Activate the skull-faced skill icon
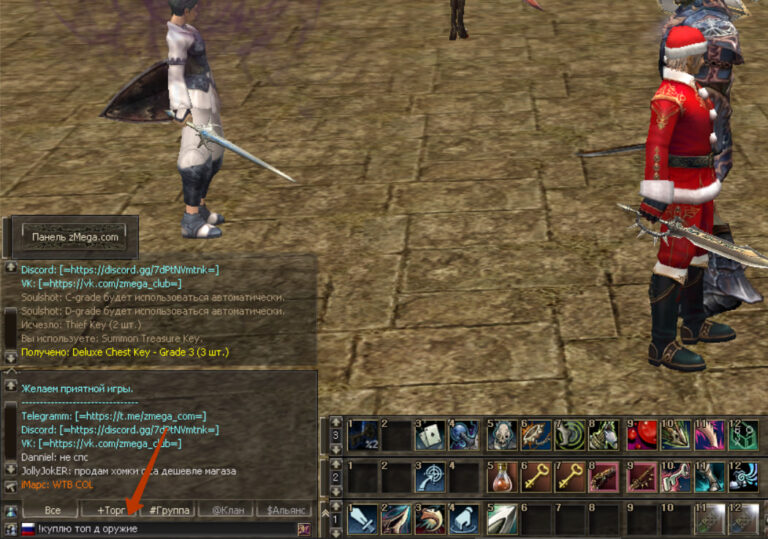Viewport: 768px width, 539px height. (502, 434)
